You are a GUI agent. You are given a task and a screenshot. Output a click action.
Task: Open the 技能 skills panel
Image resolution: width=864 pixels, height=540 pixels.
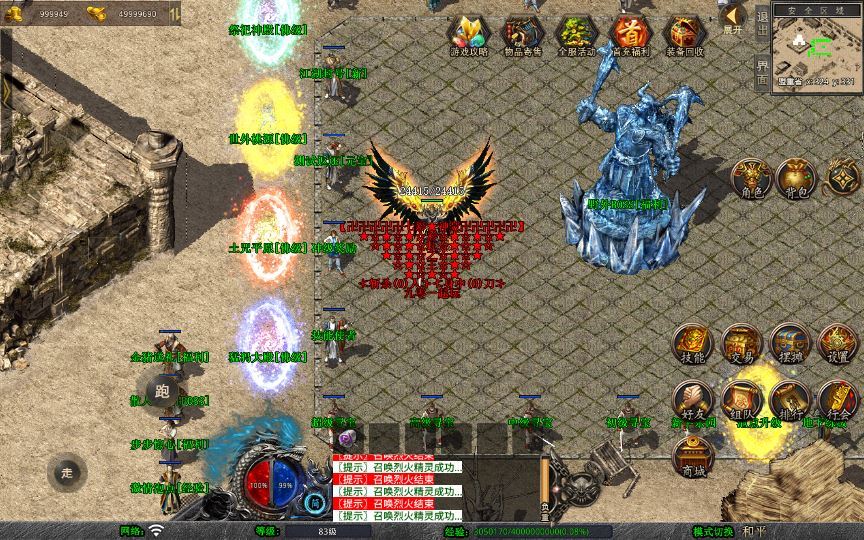point(692,343)
